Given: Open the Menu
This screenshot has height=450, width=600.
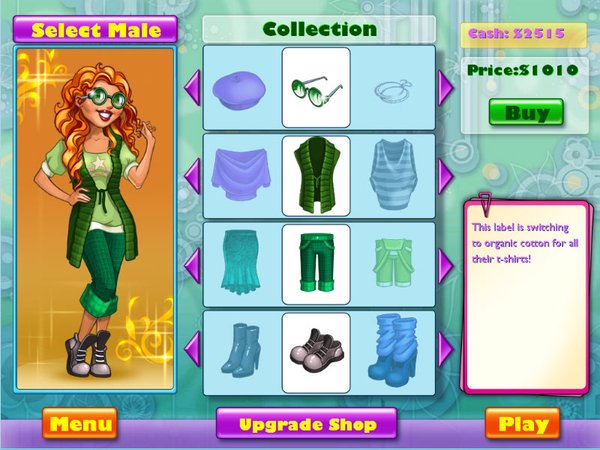Looking at the screenshot, I should point(79,424).
